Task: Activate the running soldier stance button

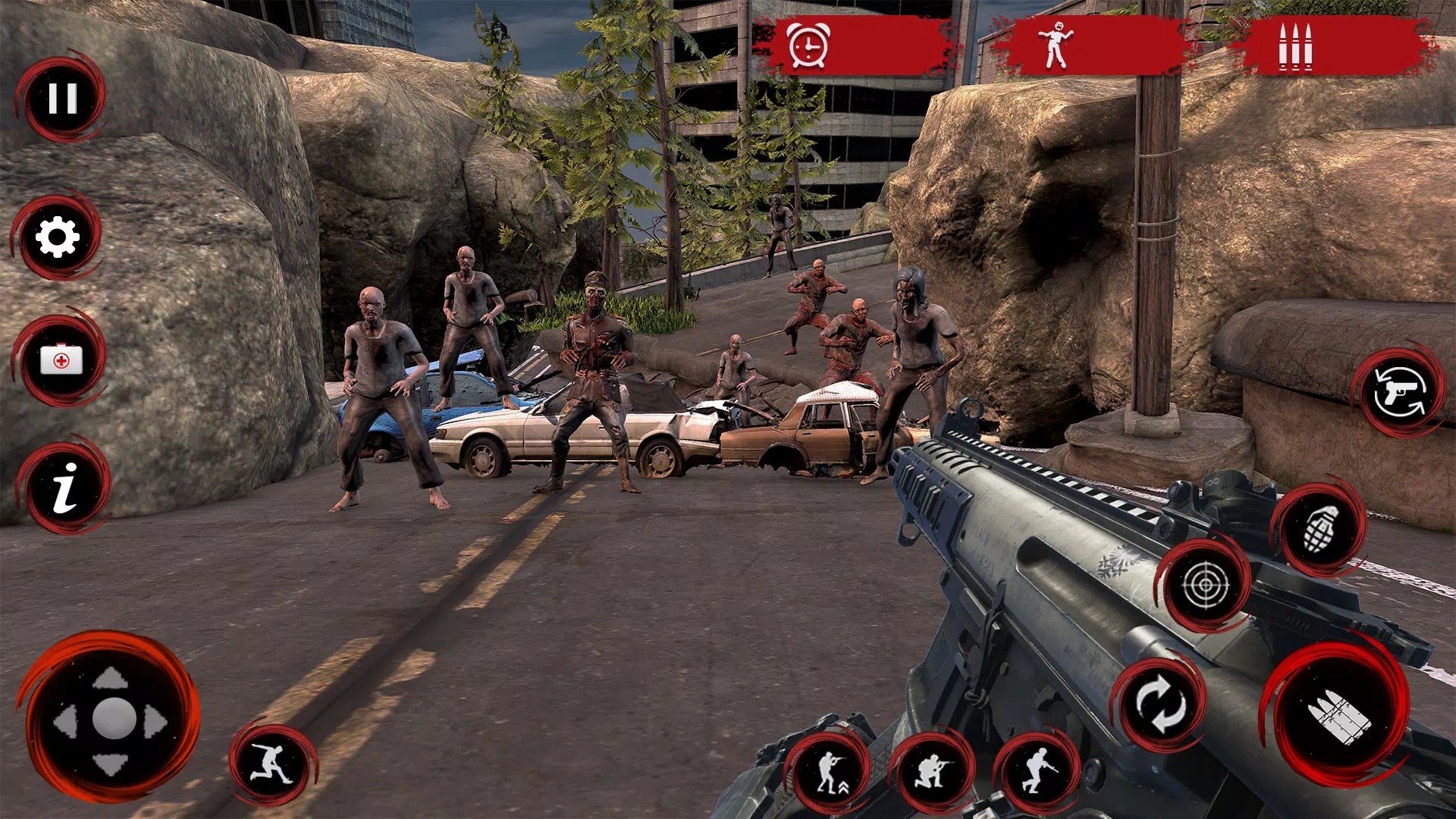Action: pos(1037,772)
